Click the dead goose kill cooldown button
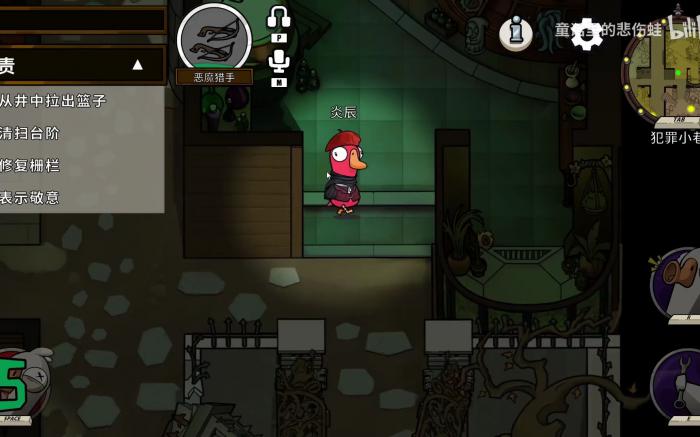 20,384
